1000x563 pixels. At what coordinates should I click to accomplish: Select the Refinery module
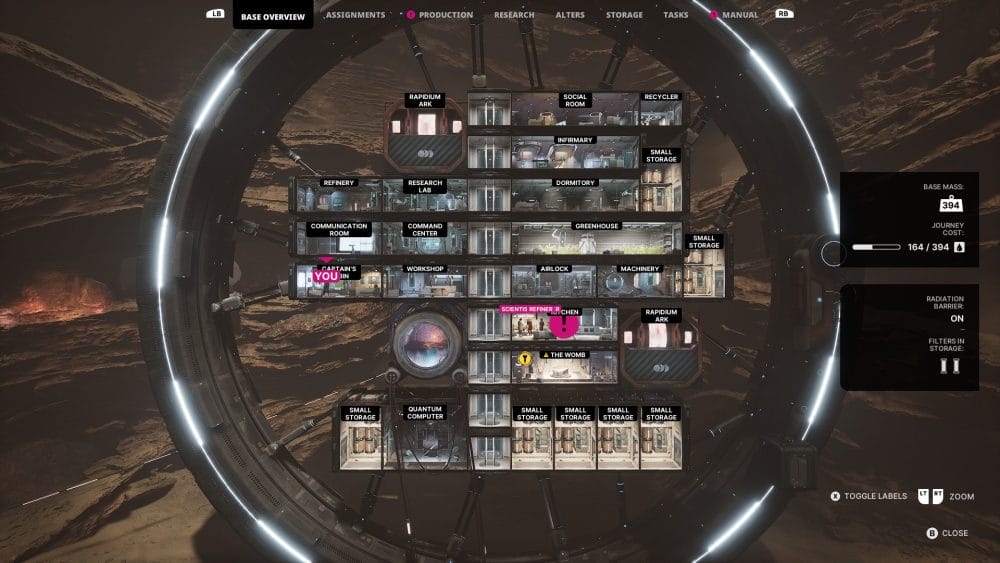pos(338,195)
